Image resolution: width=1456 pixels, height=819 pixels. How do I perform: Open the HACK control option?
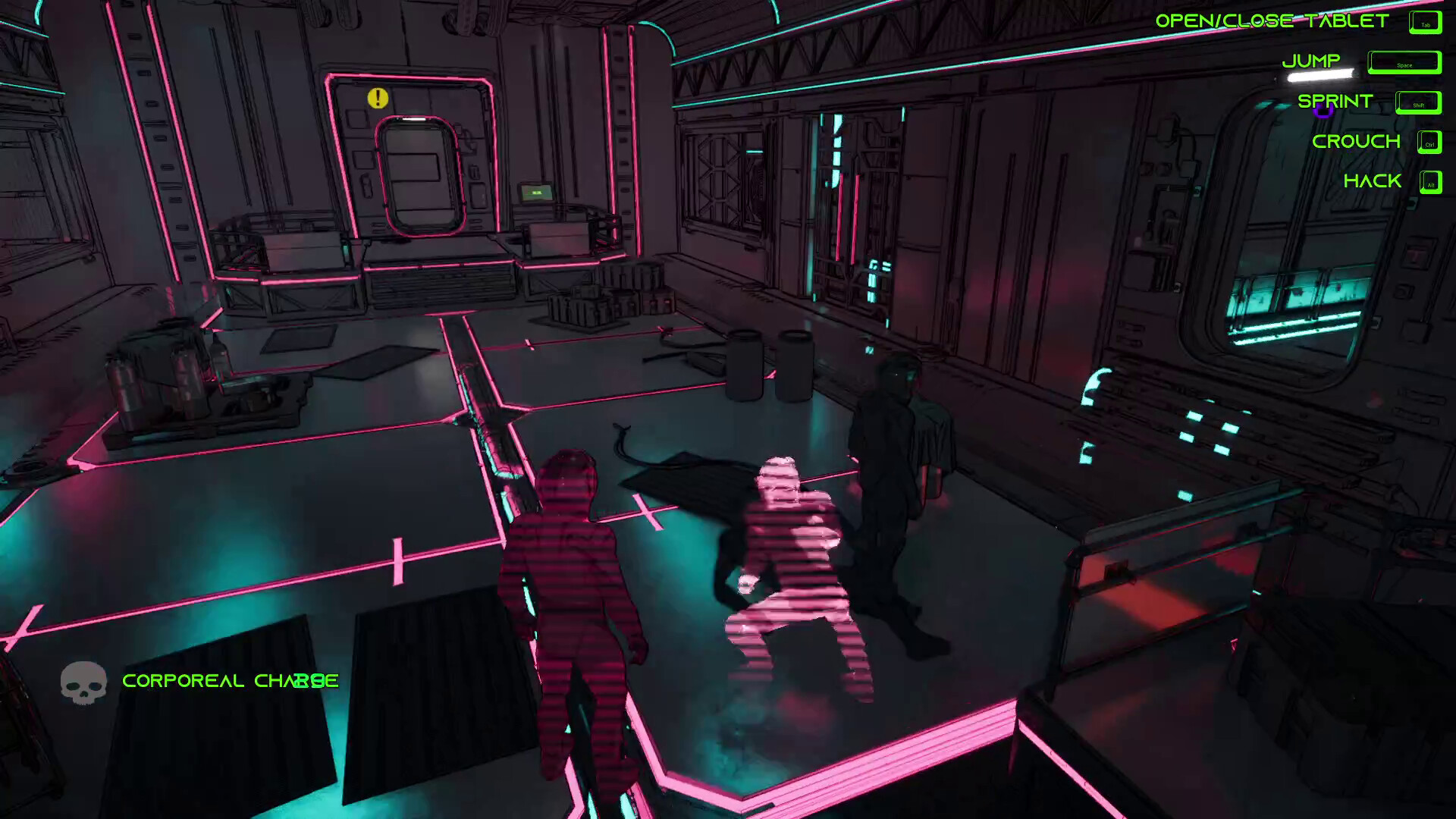coord(1373,181)
